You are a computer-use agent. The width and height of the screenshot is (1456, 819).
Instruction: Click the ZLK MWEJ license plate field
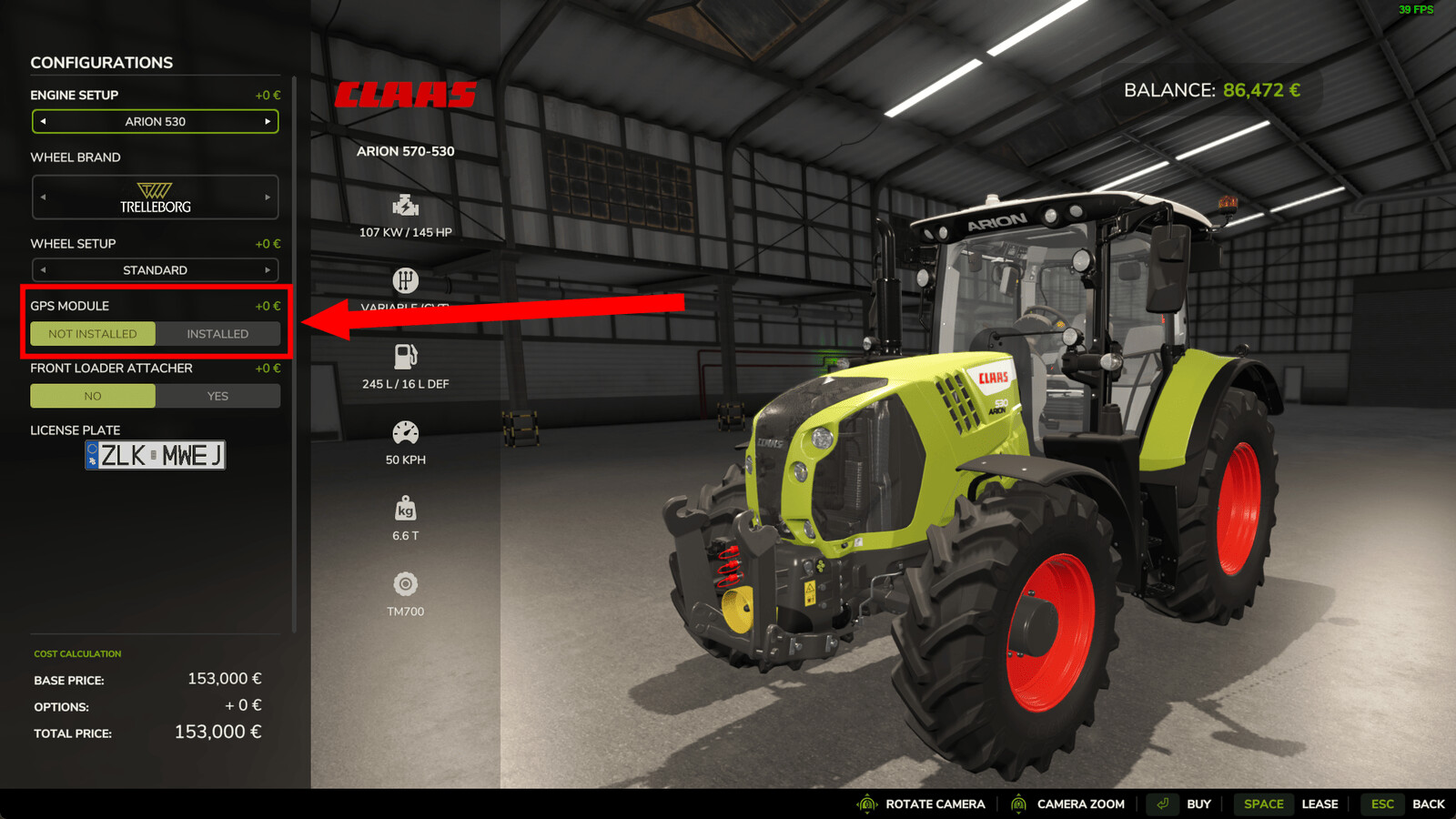(155, 455)
